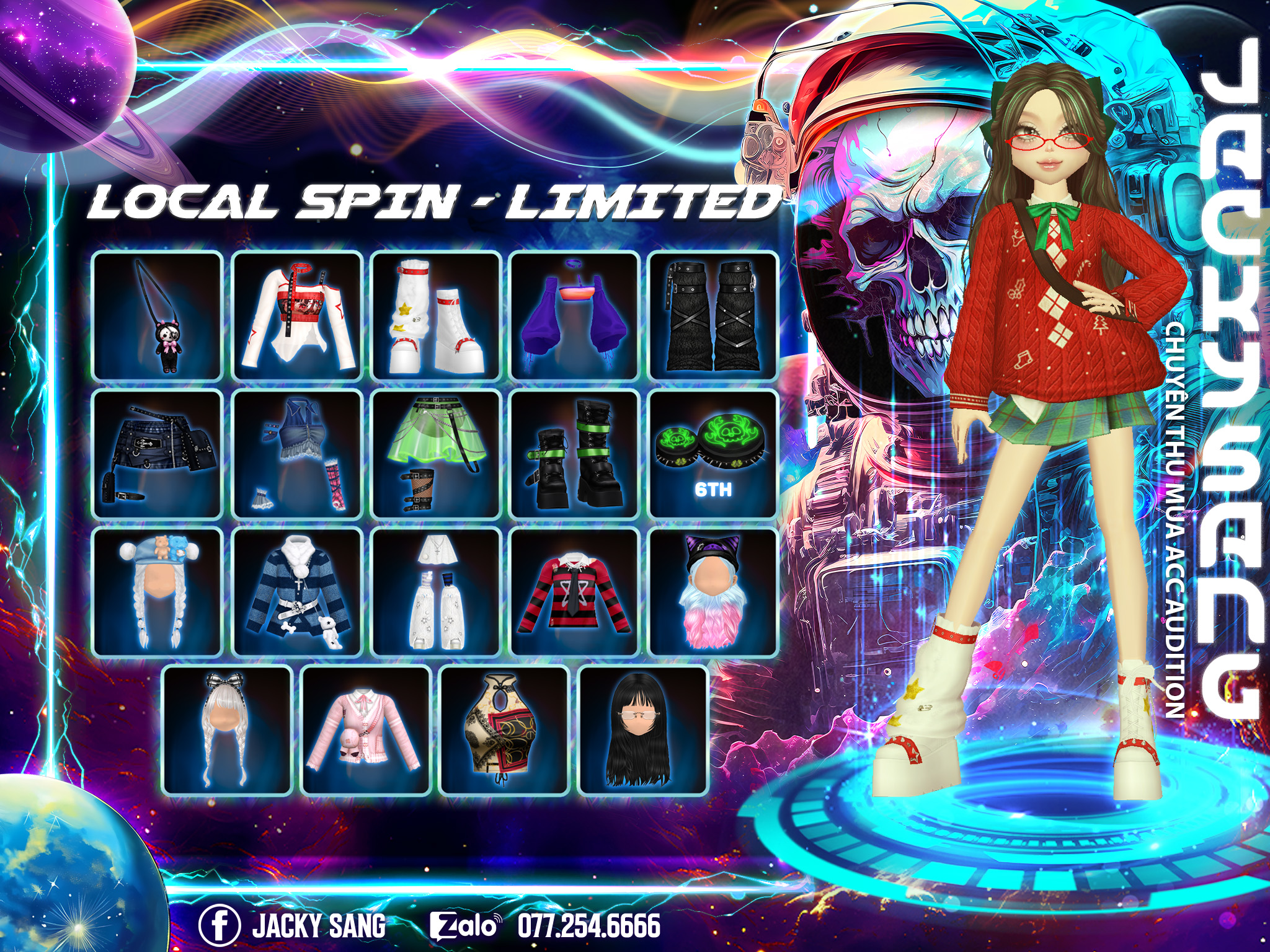Viewport: 1270px width, 952px height.
Task: Pick the white skirt and leg warmers set
Action: (x=436, y=592)
